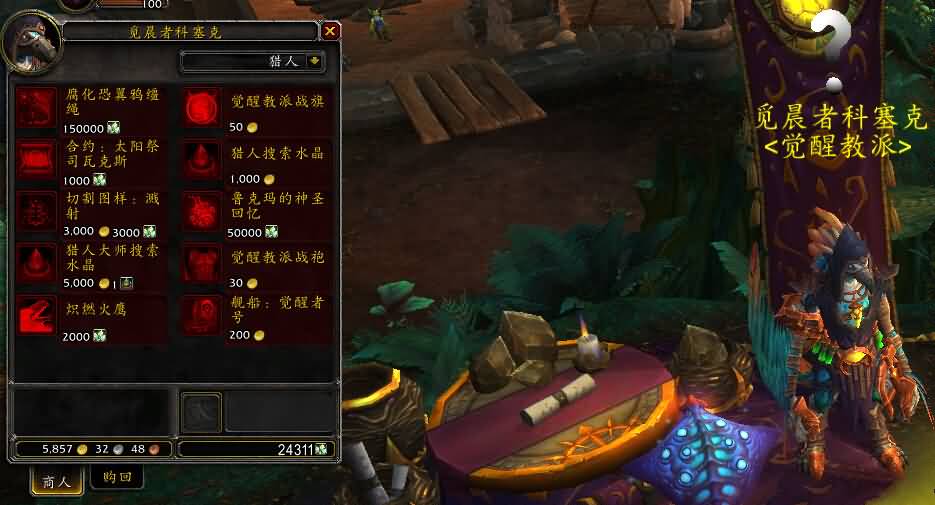Buy the 觉醒教派战袍 tabard
Viewport: 935px width, 505px height.
202,263
